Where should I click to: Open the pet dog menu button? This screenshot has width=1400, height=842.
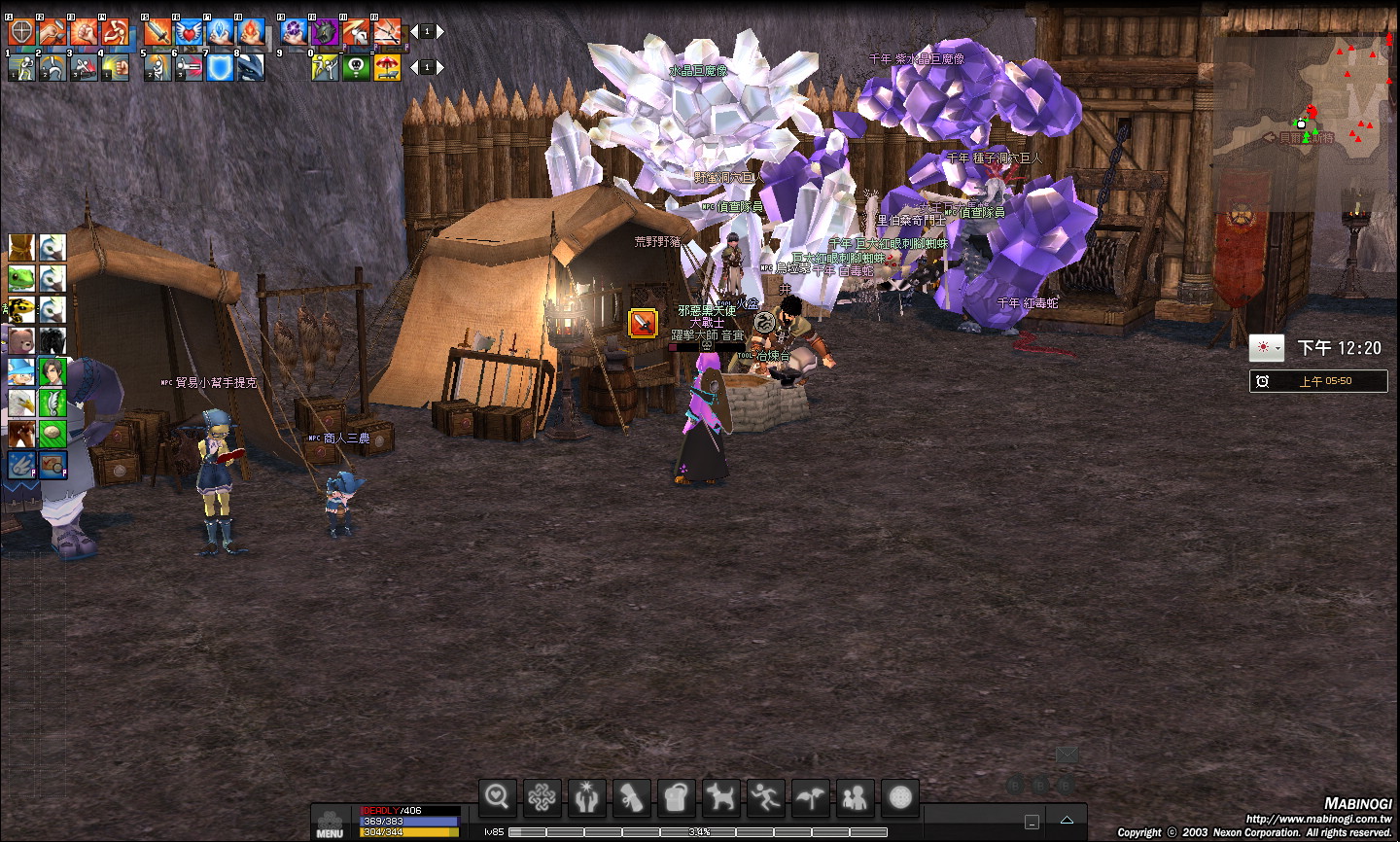click(x=720, y=798)
